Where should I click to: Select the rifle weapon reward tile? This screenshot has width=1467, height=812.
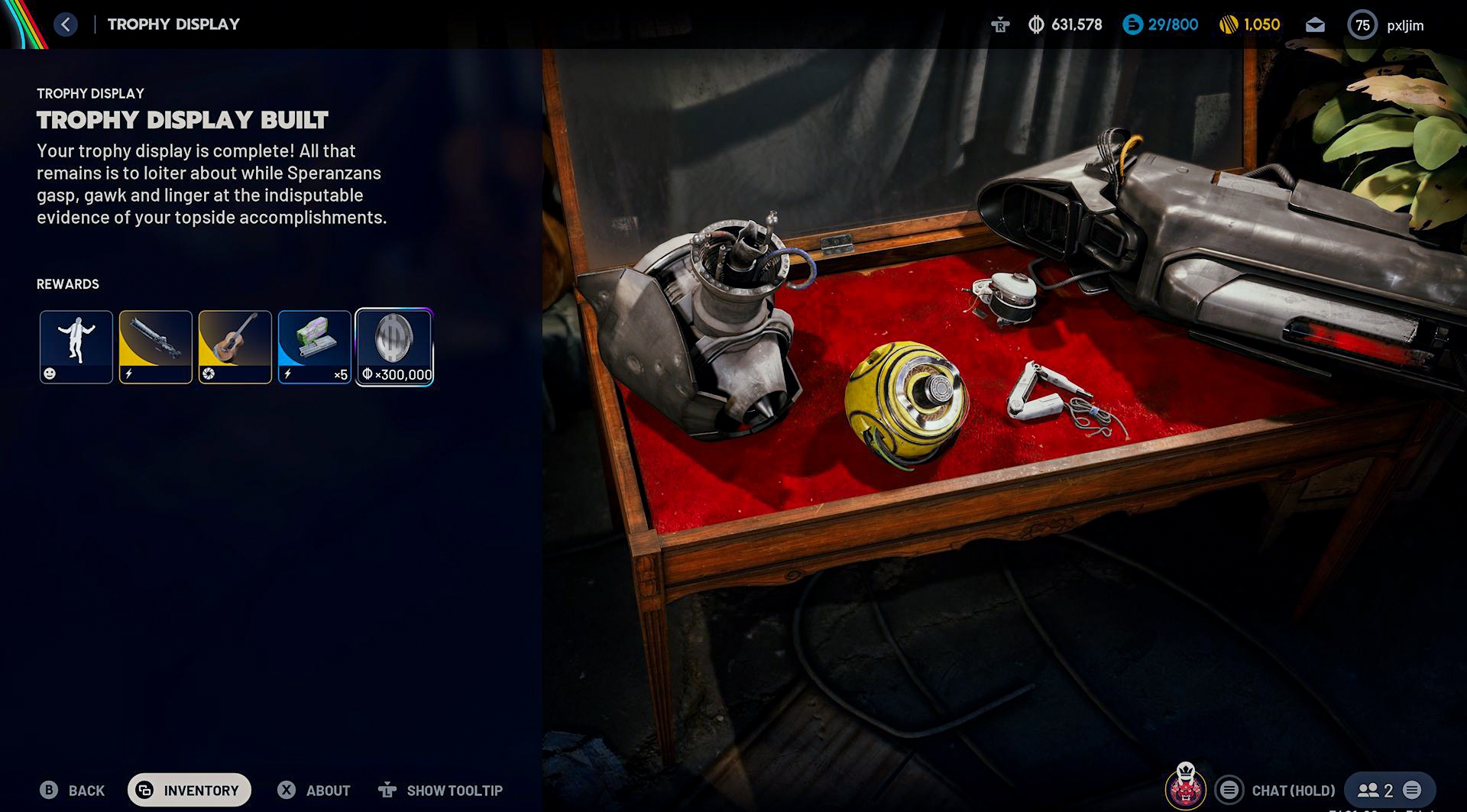(156, 347)
